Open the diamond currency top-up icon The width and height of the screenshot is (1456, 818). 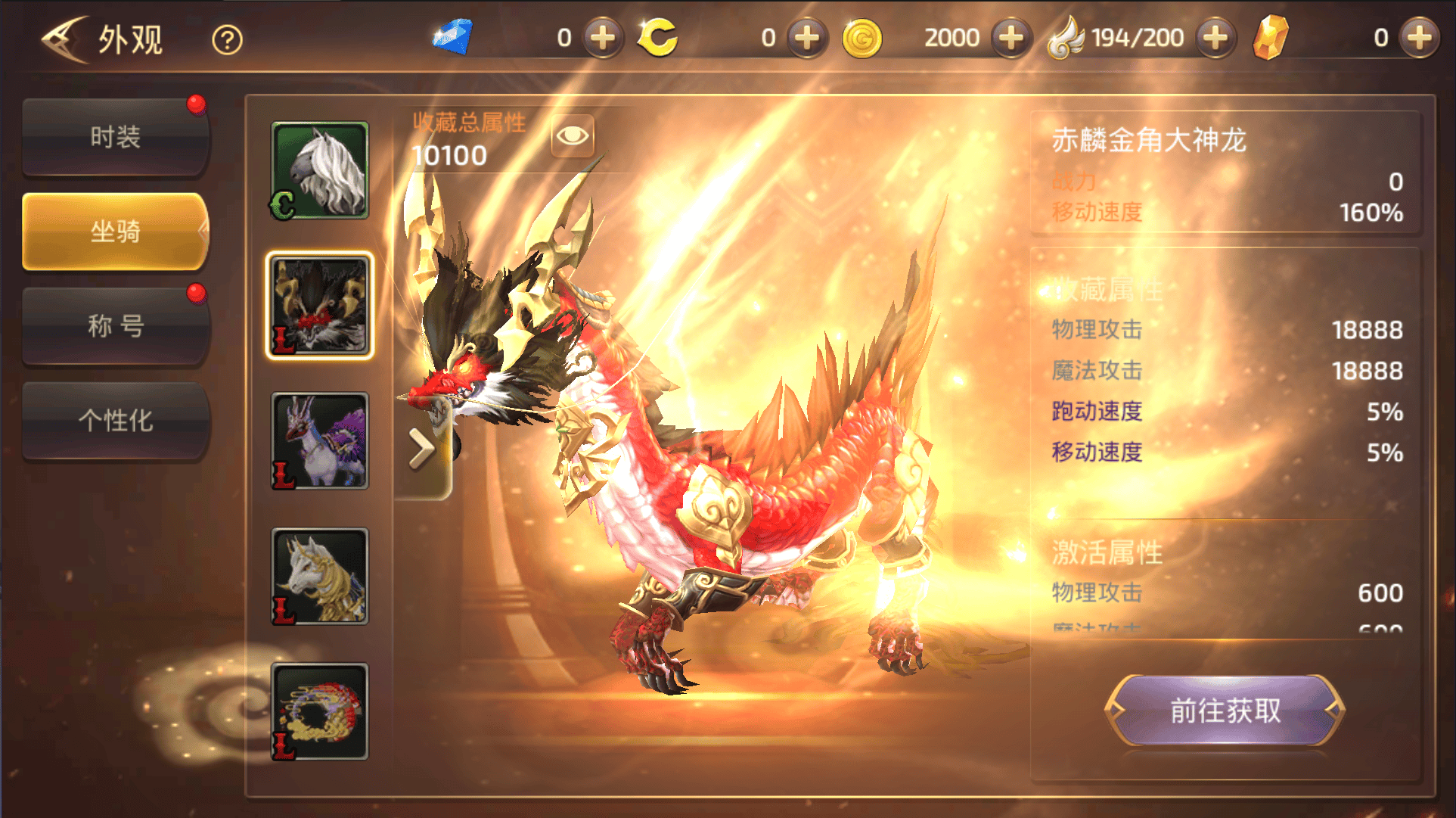click(603, 37)
